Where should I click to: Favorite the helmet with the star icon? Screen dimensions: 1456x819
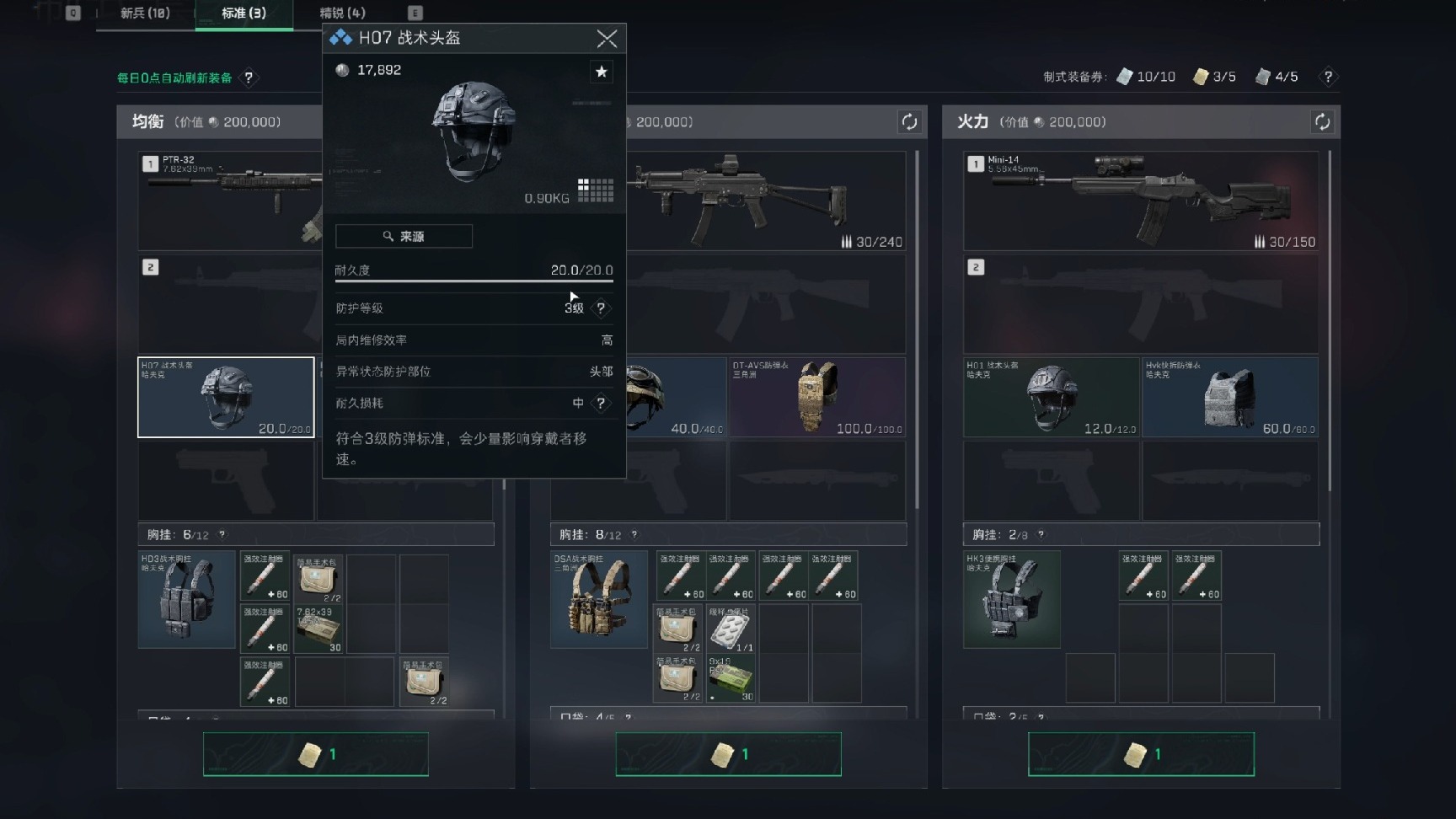coord(602,72)
